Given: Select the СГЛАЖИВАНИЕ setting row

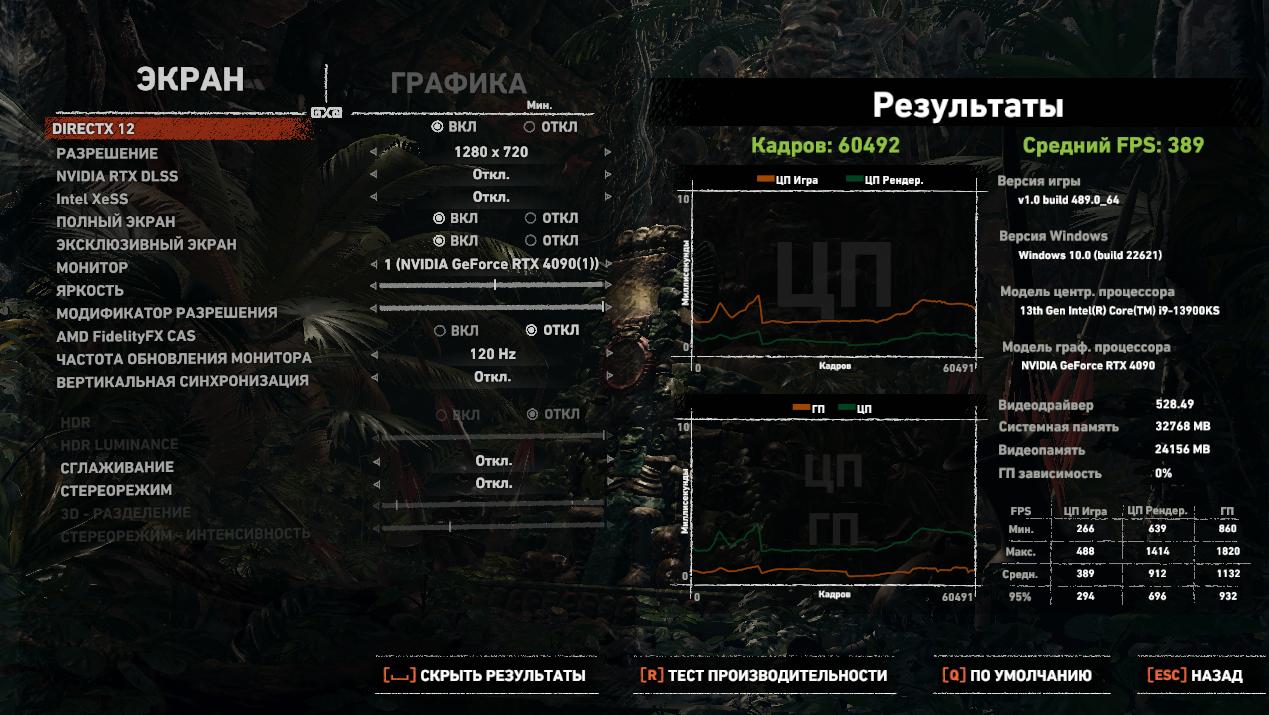Looking at the screenshot, I should coord(117,467).
